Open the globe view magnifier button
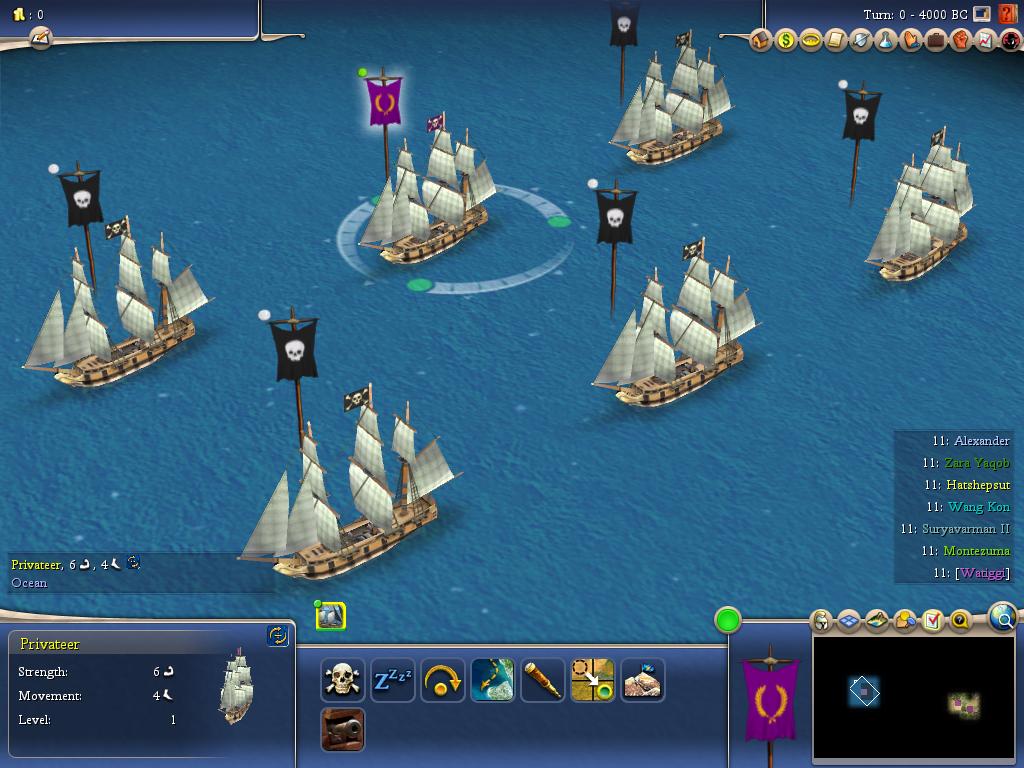Viewport: 1024px width, 768px height. pyautogui.click(x=1002, y=618)
